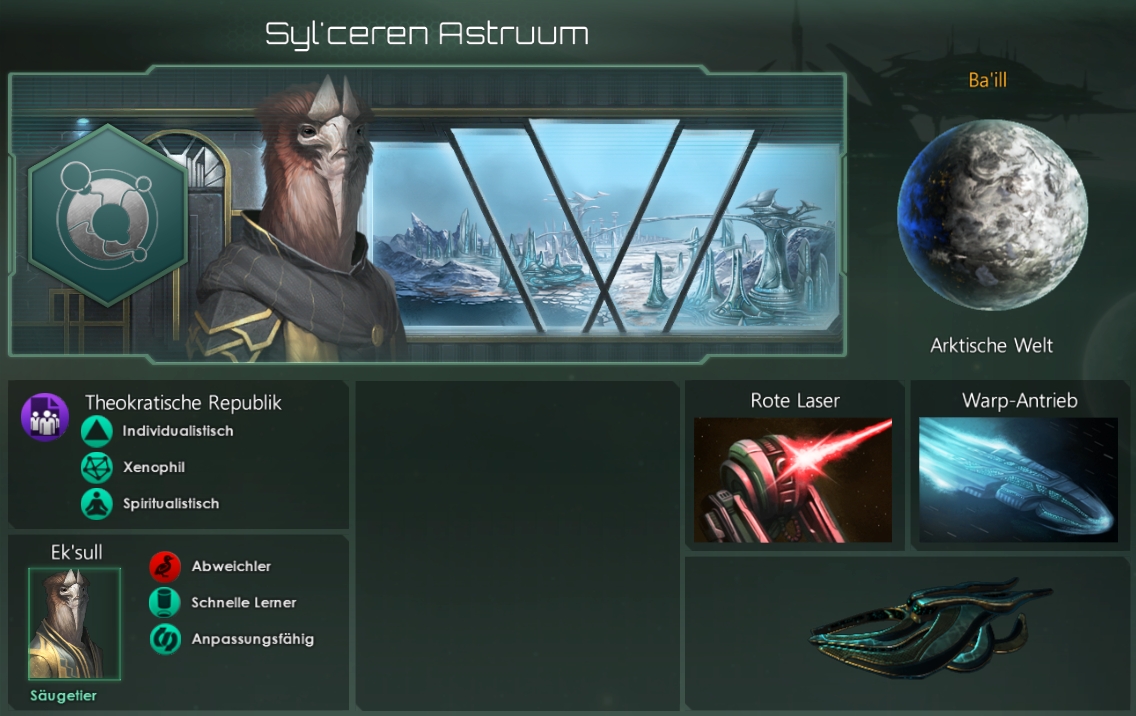Choose the Schnelle Lerner trait icon
The width and height of the screenshot is (1136, 716).
click(165, 603)
